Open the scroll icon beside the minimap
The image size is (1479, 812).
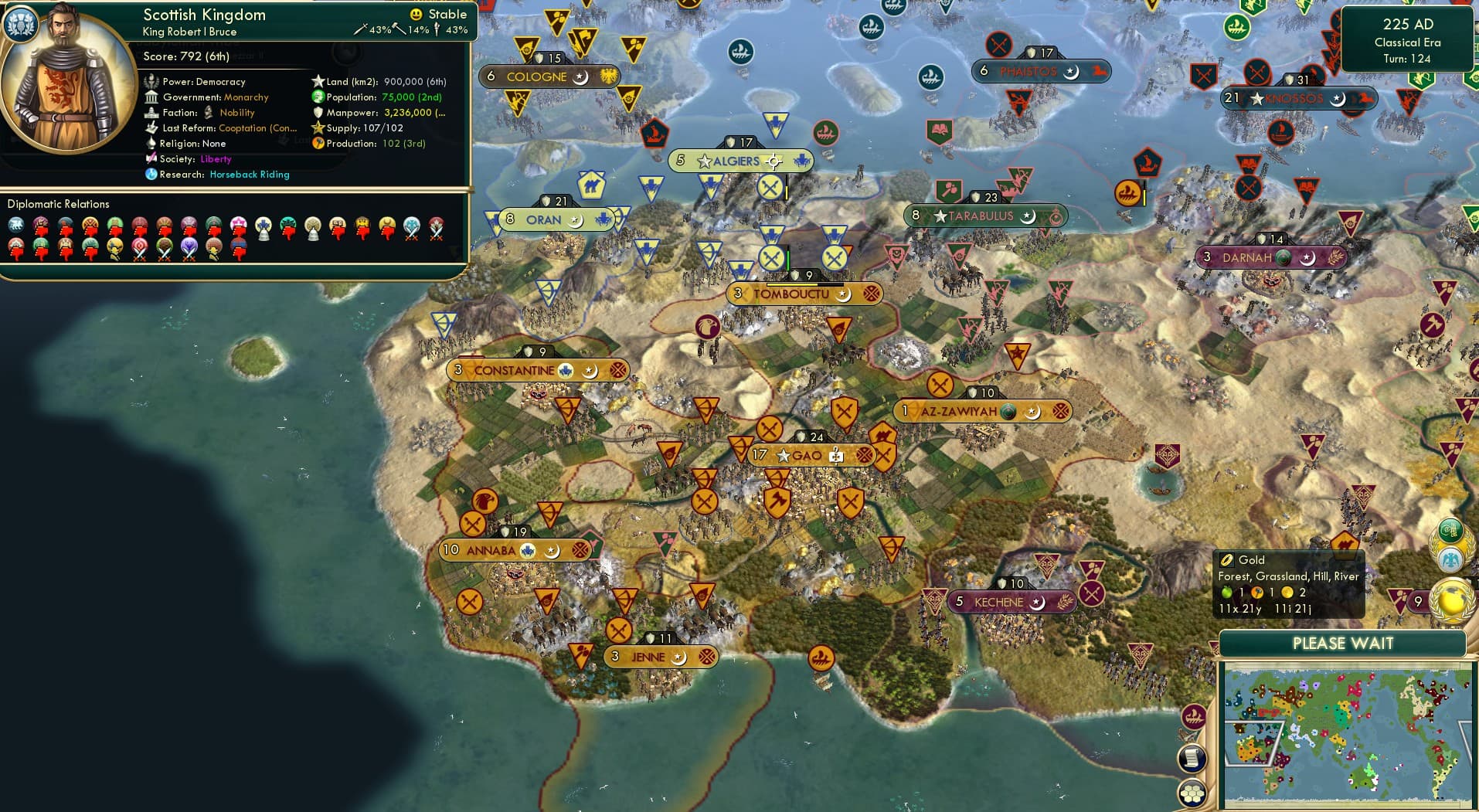[1192, 756]
